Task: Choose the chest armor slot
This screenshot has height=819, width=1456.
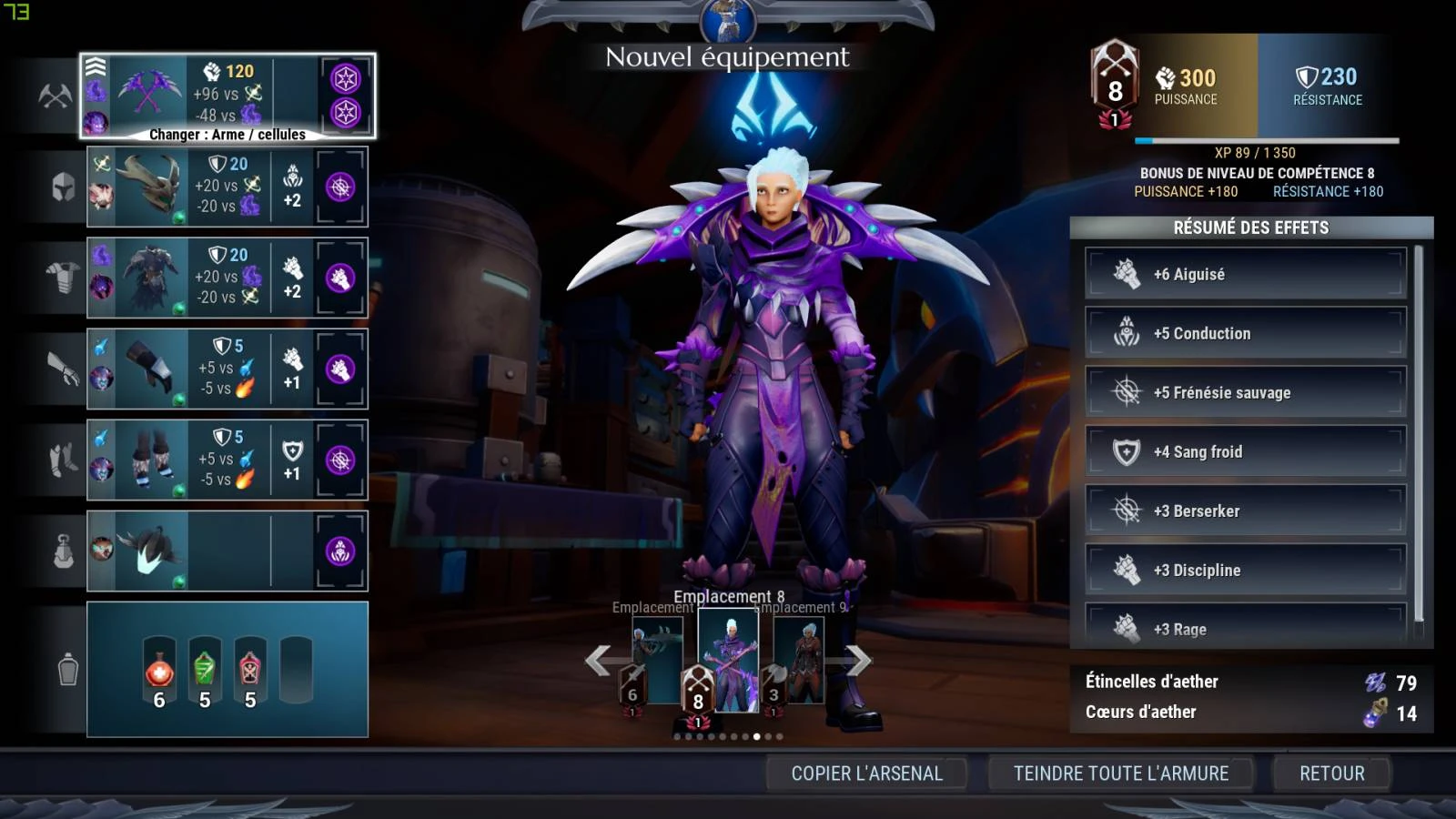Action: coord(227,278)
